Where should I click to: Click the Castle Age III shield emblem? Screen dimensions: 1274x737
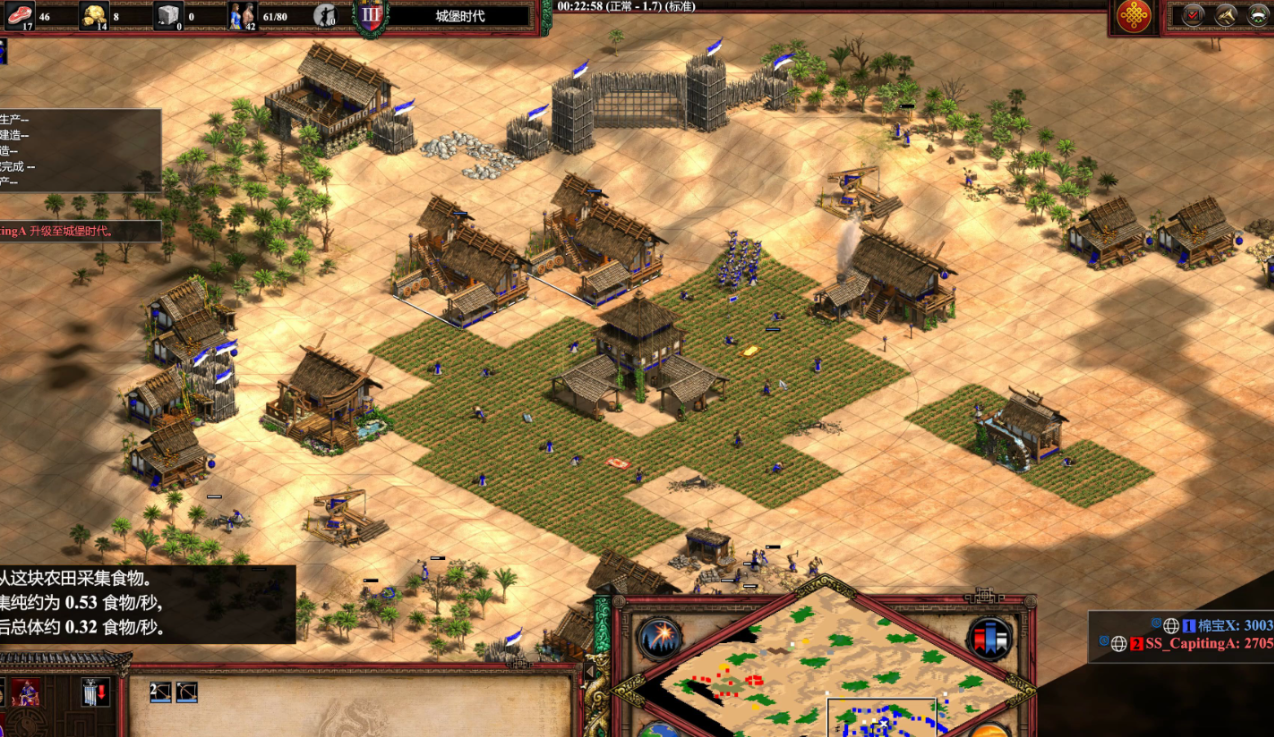click(371, 16)
